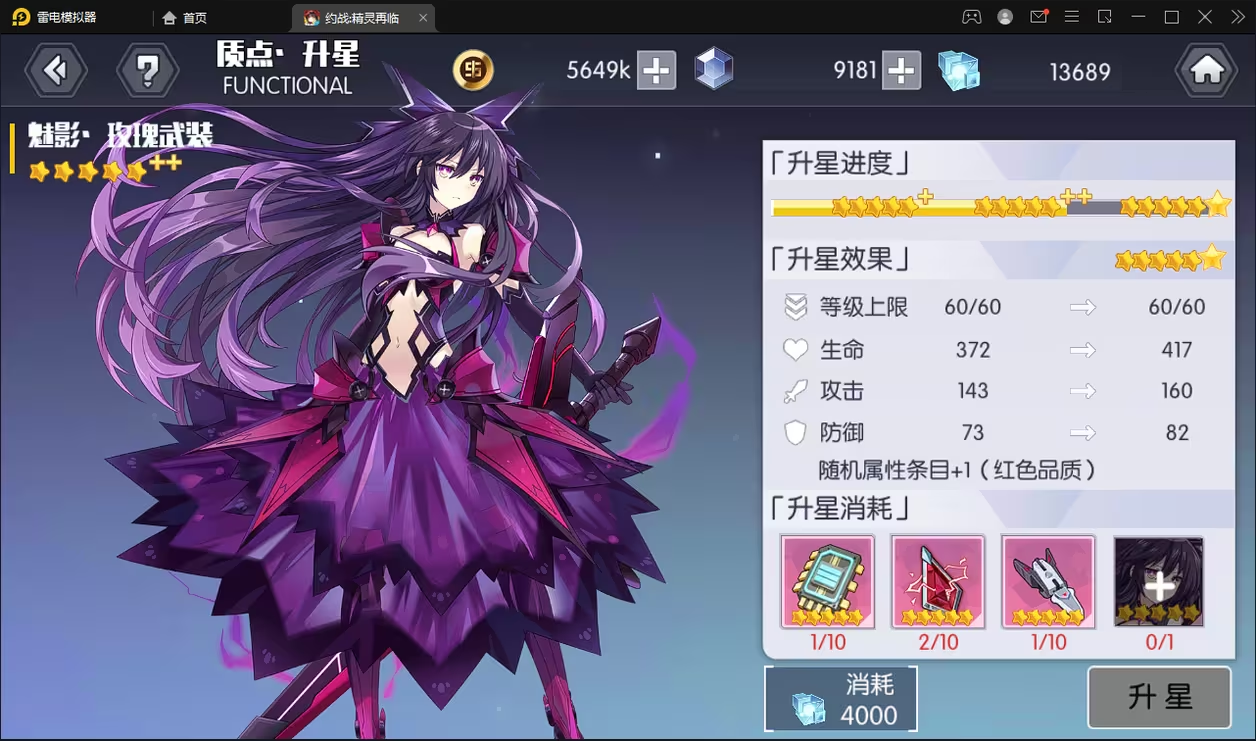
Task: Open the question mark help button
Action: [x=147, y=70]
